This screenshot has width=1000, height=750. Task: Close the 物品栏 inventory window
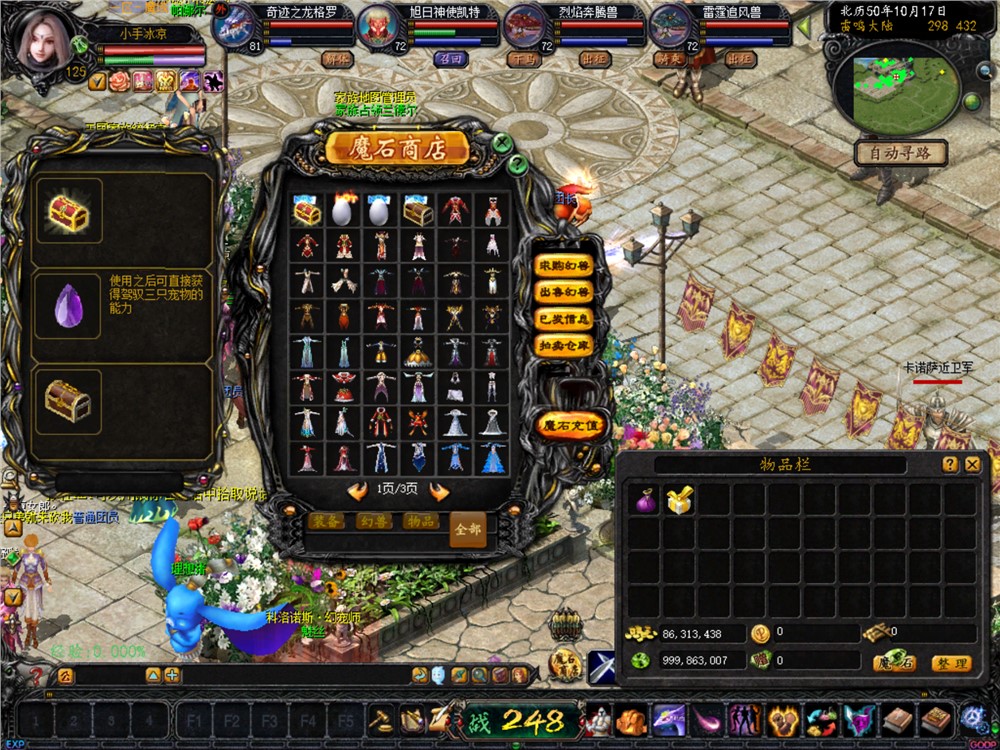pos(972,465)
